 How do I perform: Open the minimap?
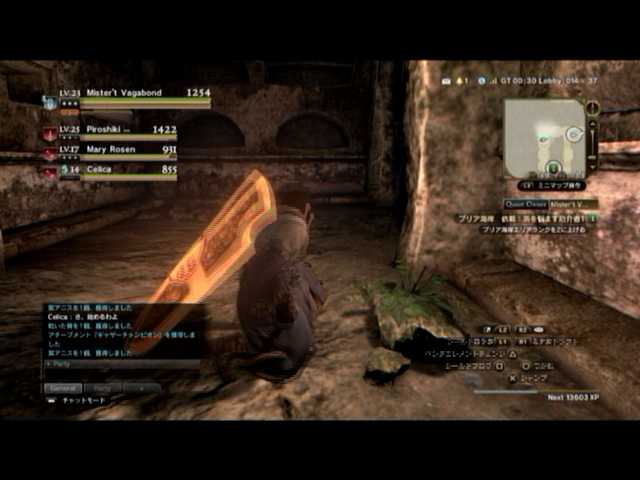coord(545,137)
